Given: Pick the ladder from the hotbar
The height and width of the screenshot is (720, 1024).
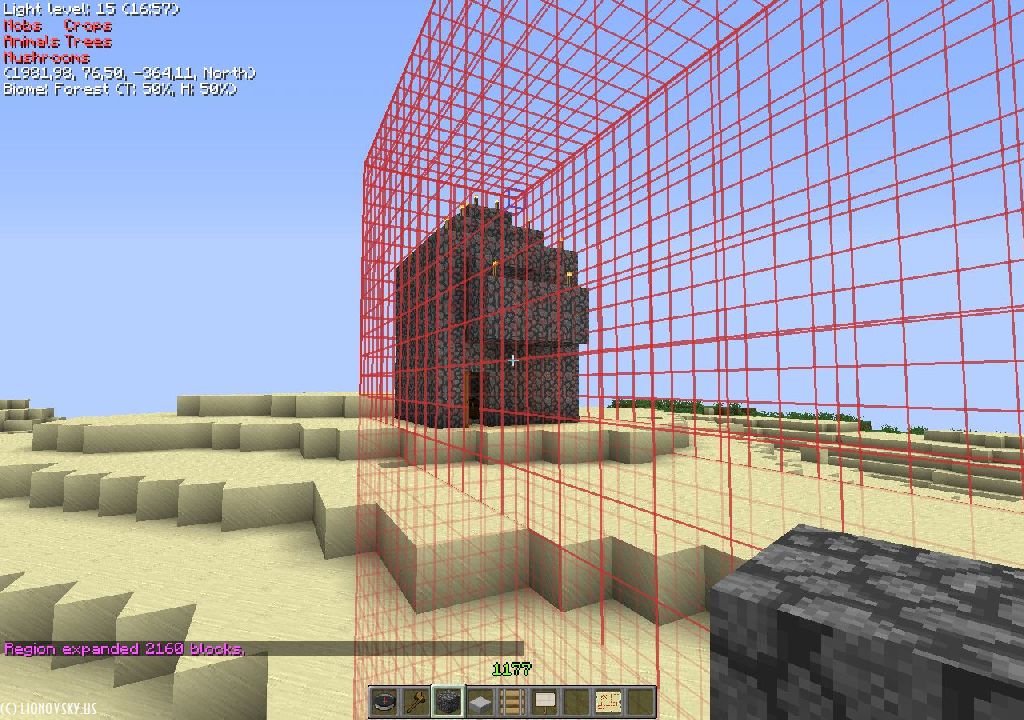Looking at the screenshot, I should click(512, 702).
